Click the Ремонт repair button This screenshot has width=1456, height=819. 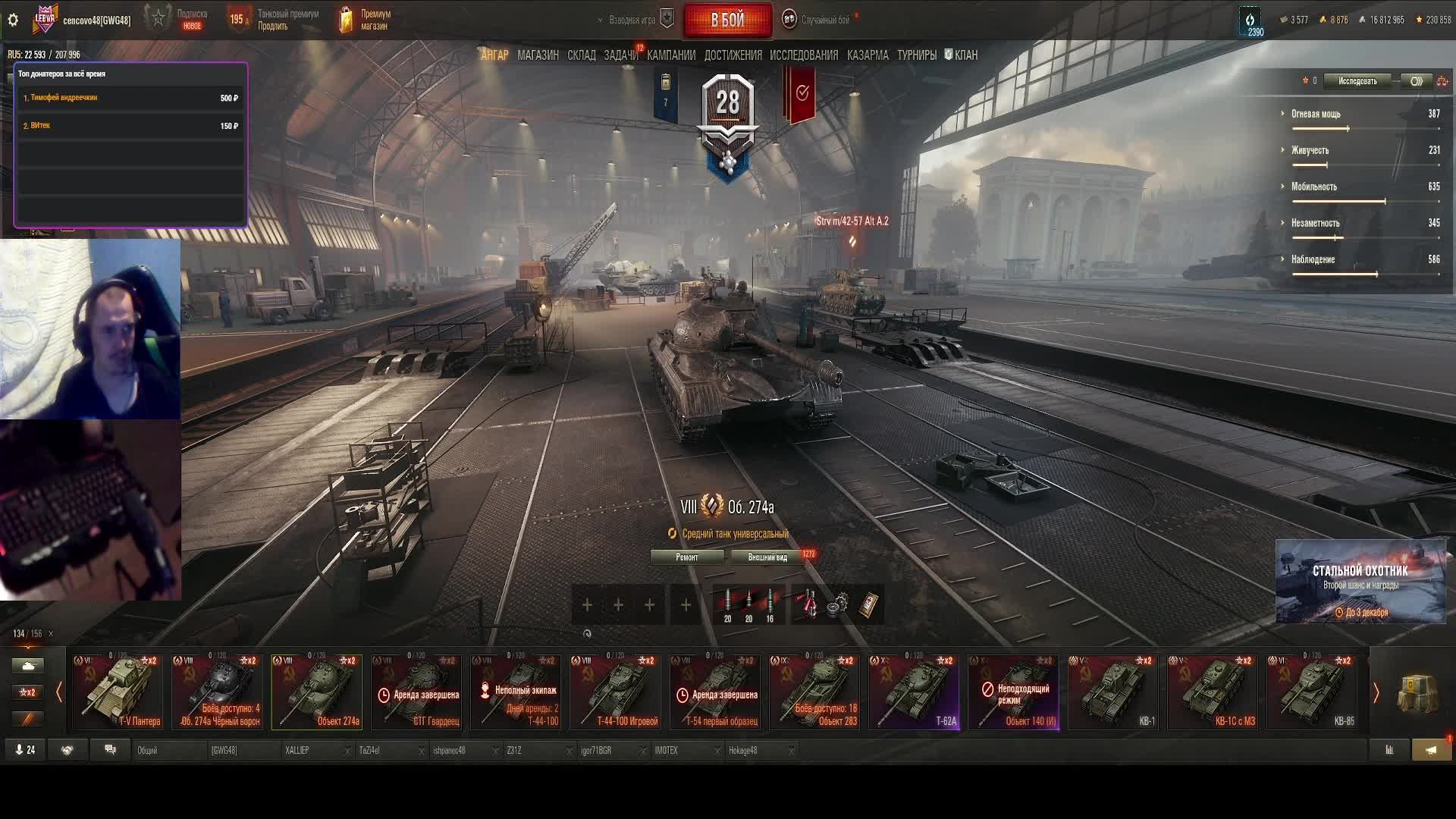coord(687,557)
